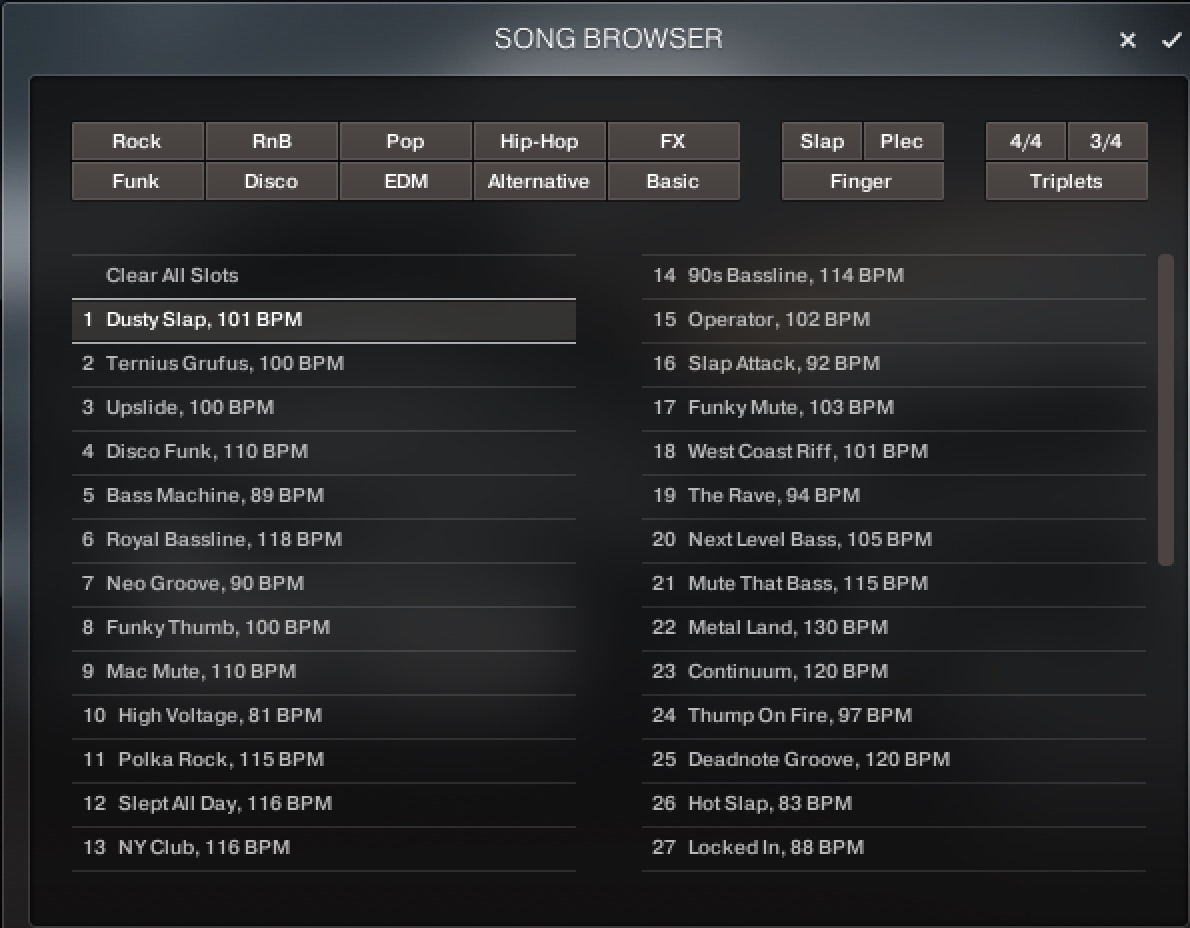This screenshot has width=1190, height=928.
Task: Choose the Metal Land song
Action: pyautogui.click(x=787, y=627)
